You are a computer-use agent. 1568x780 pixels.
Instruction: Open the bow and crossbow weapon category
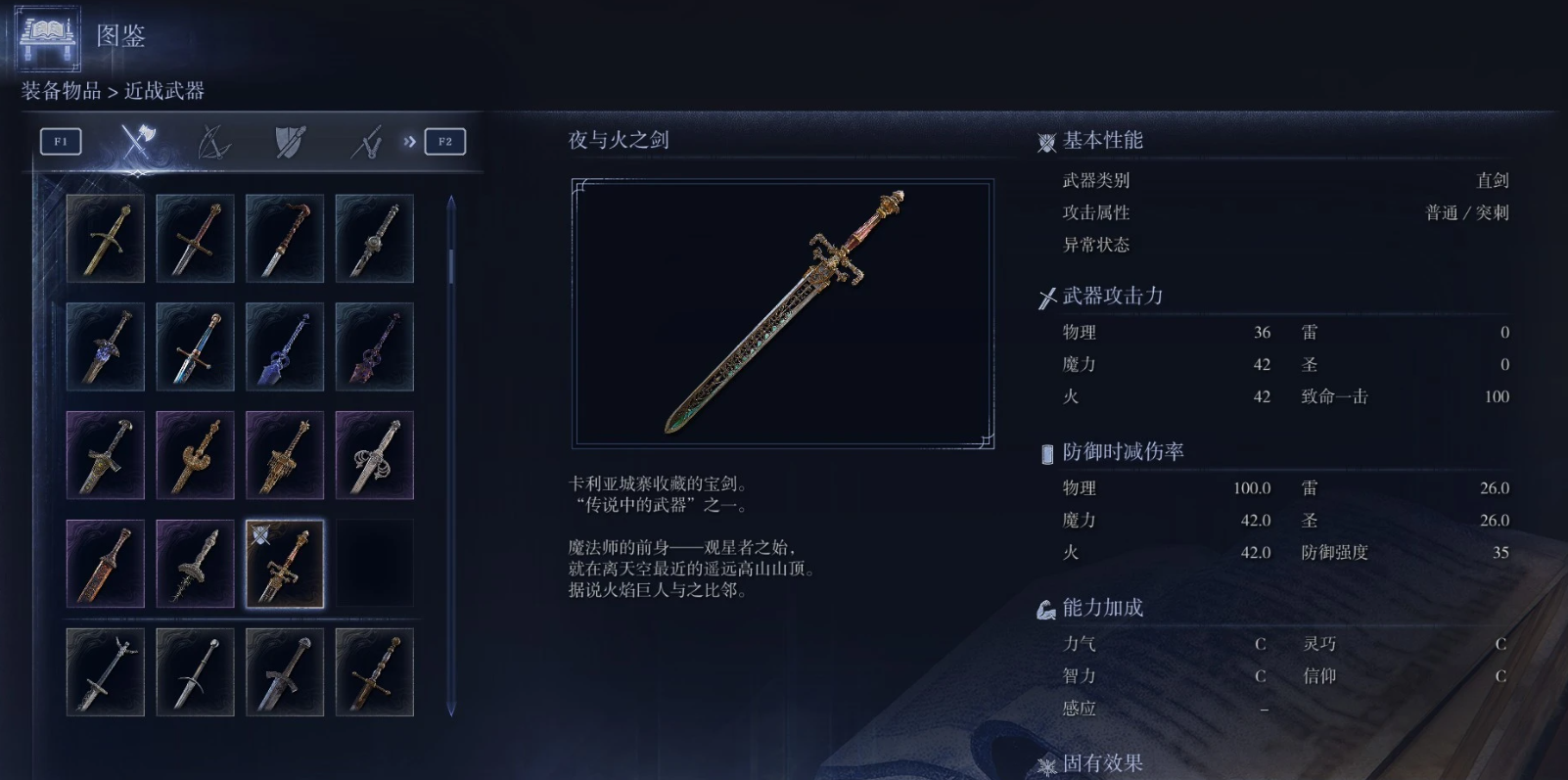tap(215, 141)
